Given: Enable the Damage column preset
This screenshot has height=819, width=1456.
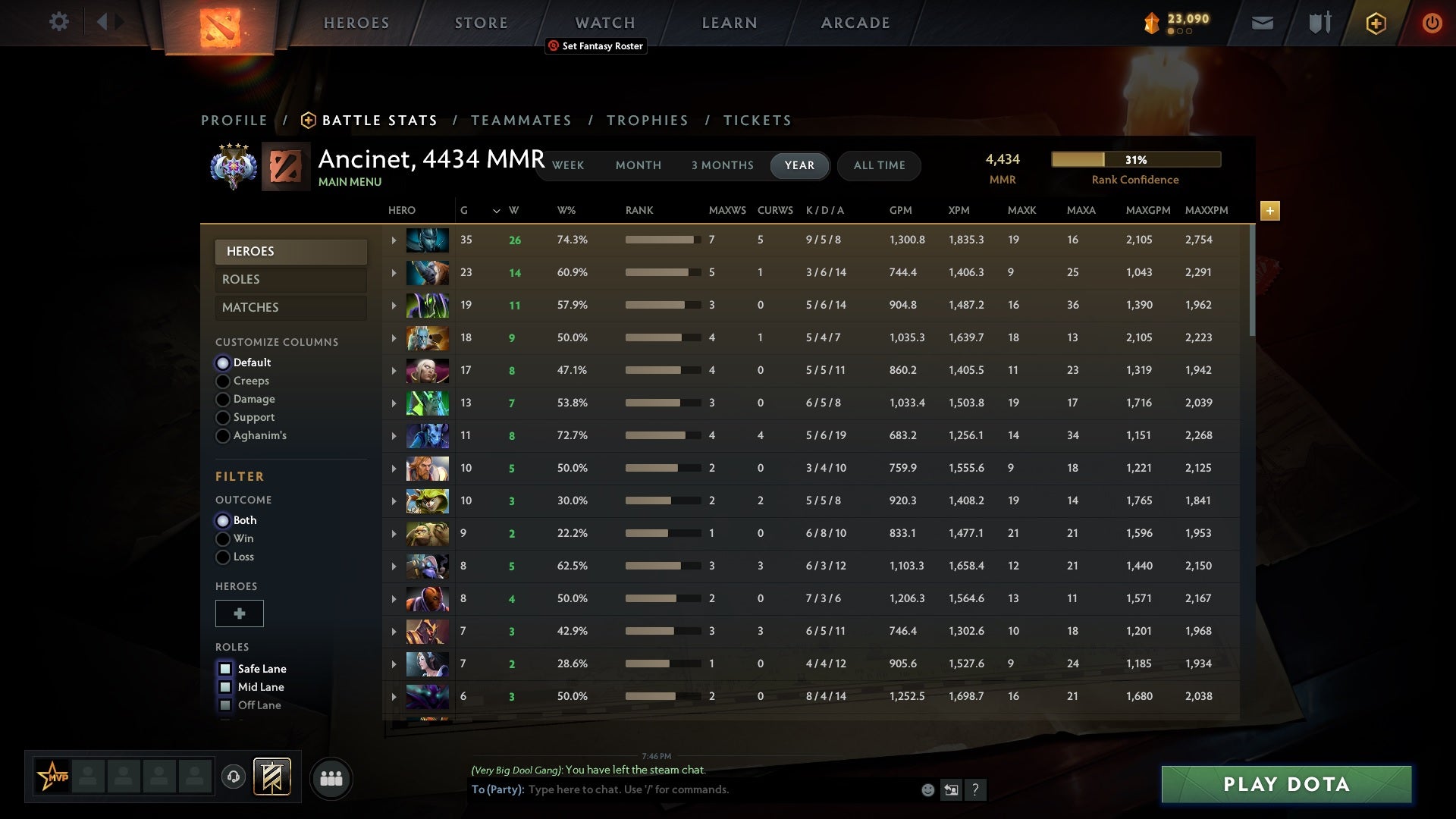Looking at the screenshot, I should point(223,399).
